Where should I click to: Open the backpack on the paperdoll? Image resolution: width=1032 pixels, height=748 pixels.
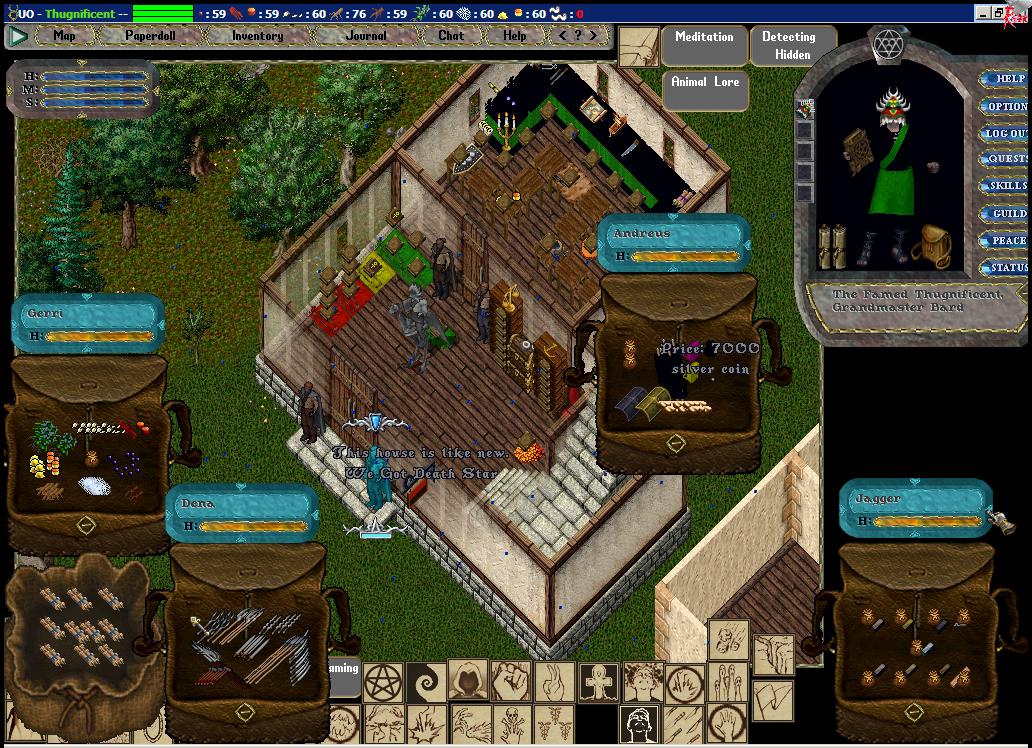pyautogui.click(x=935, y=245)
